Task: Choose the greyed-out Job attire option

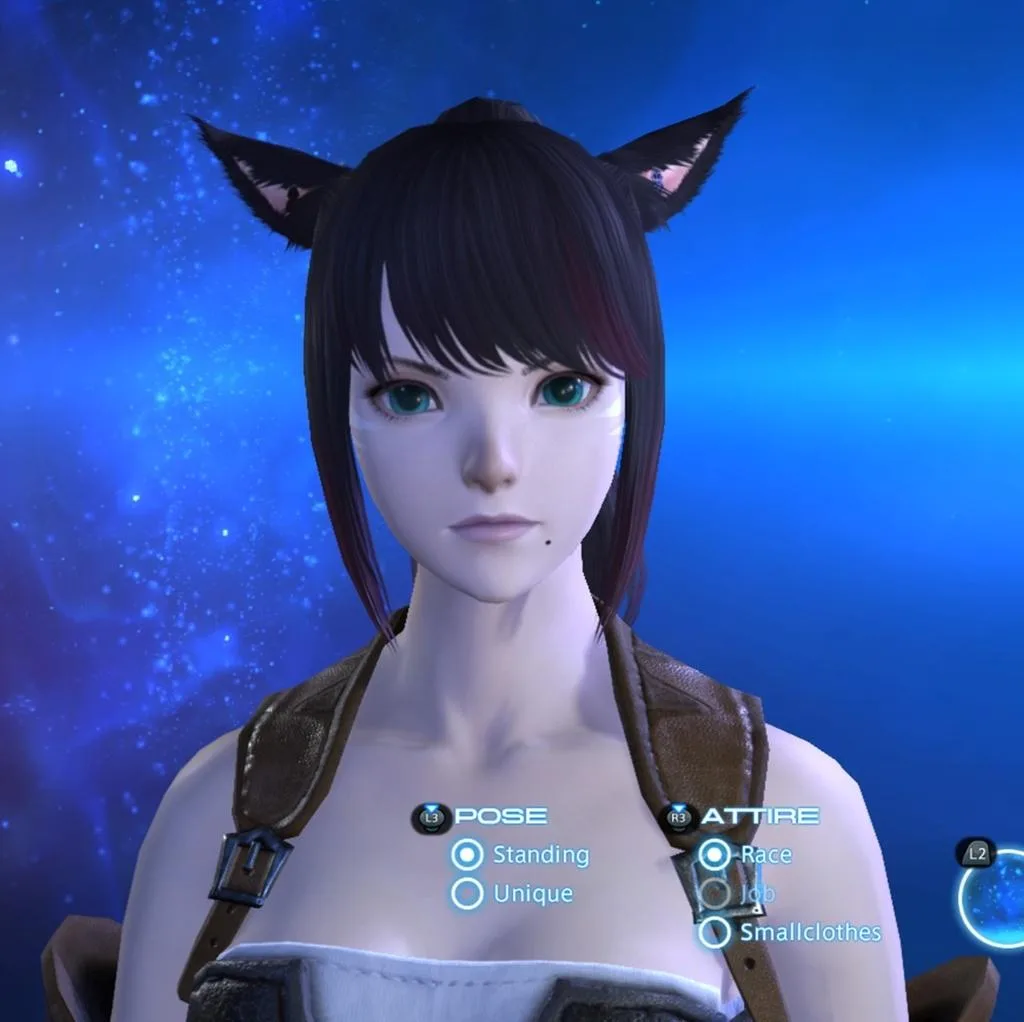Action: 714,893
